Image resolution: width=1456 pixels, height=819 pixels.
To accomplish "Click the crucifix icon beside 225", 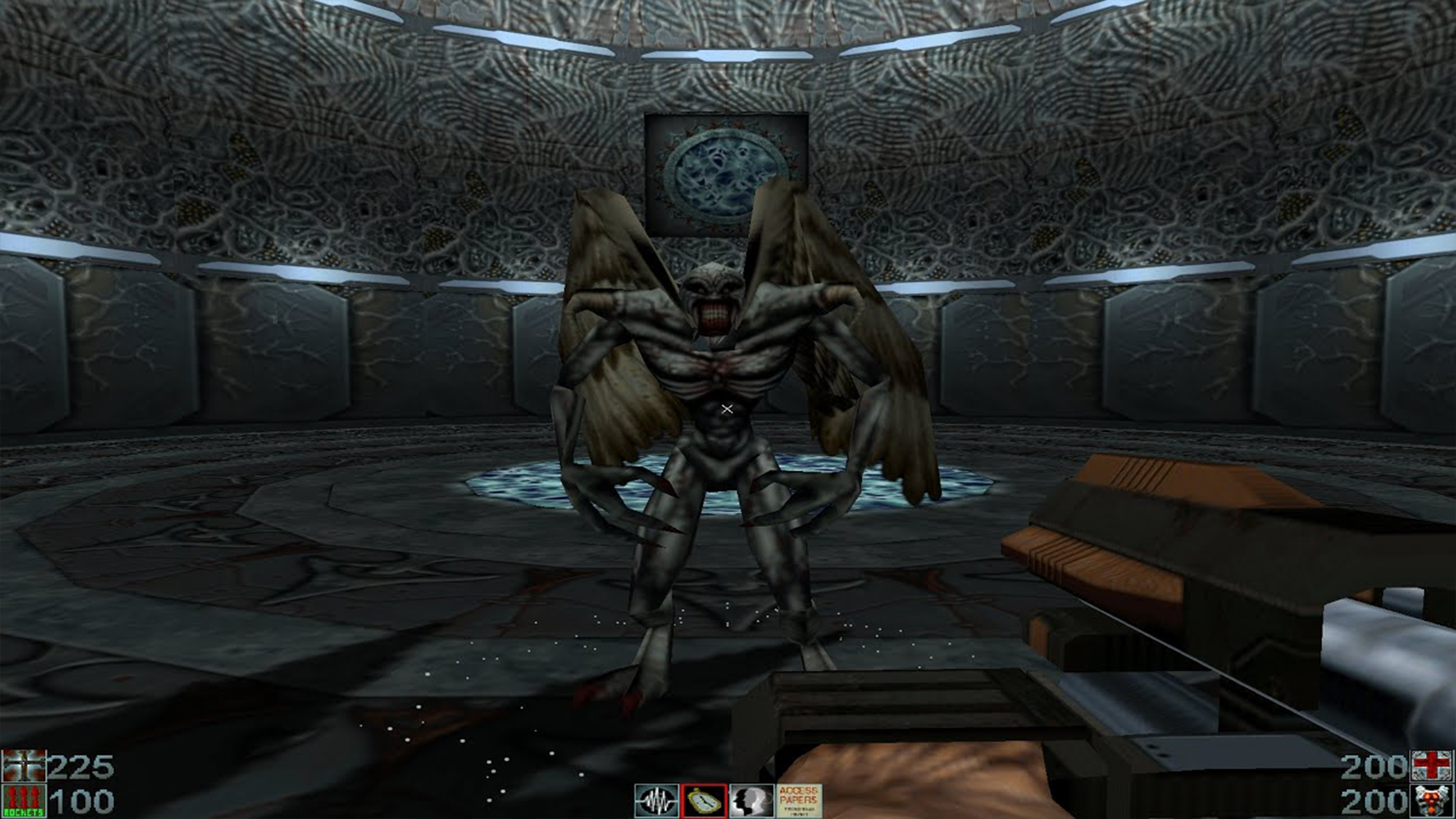I will (x=24, y=766).
